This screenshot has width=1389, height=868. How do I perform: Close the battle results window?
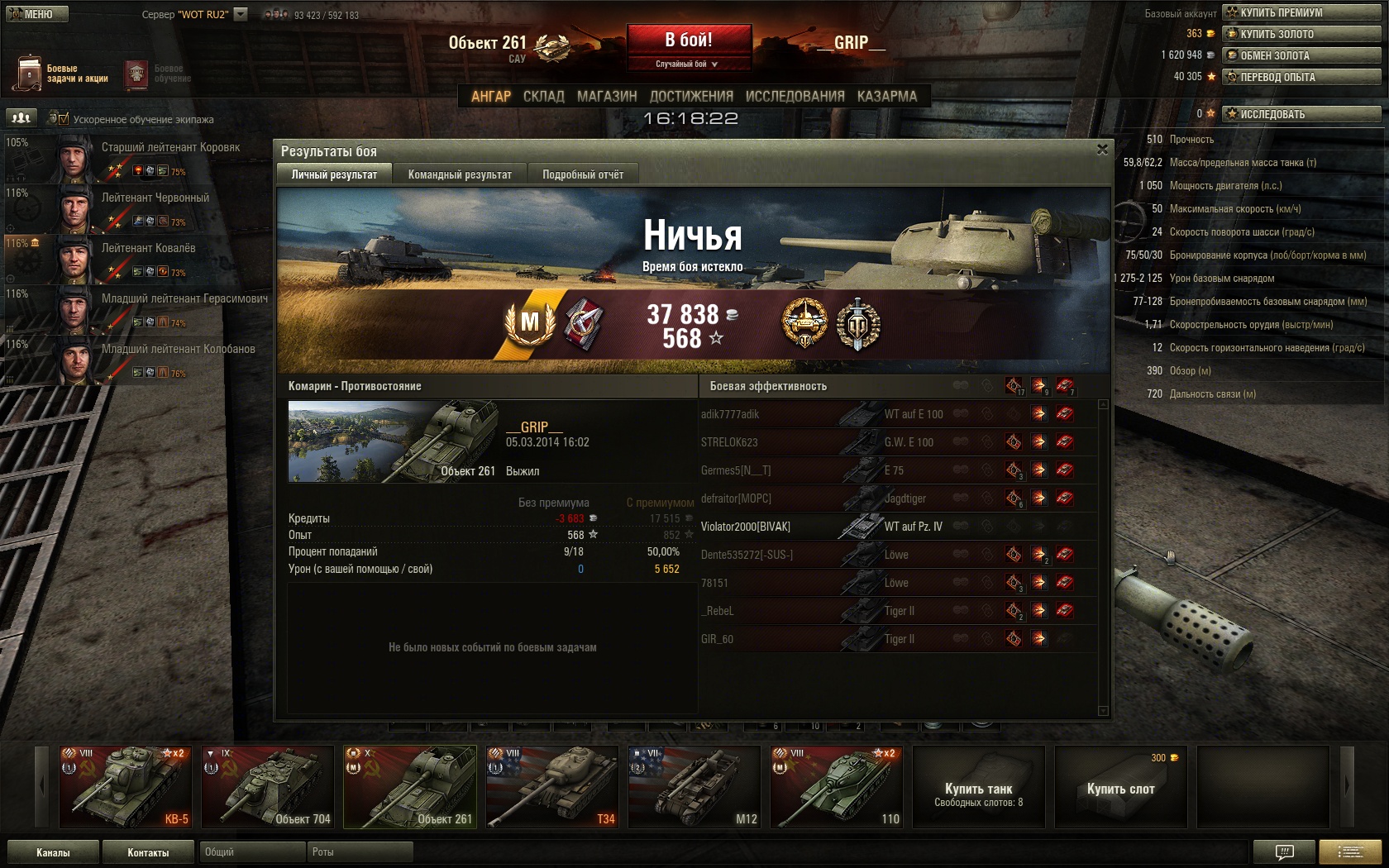(1102, 150)
